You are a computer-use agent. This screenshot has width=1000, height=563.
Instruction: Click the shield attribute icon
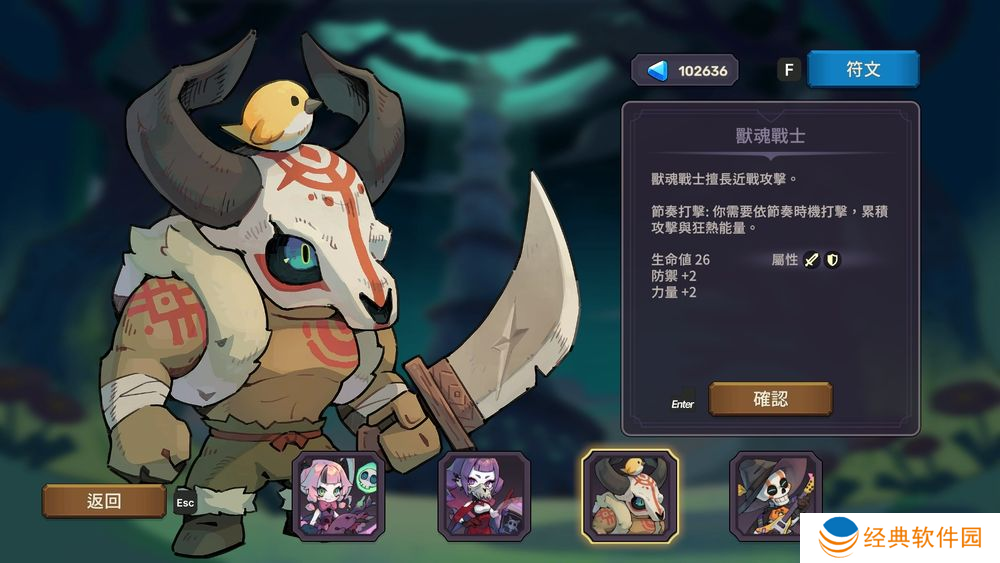(x=832, y=260)
